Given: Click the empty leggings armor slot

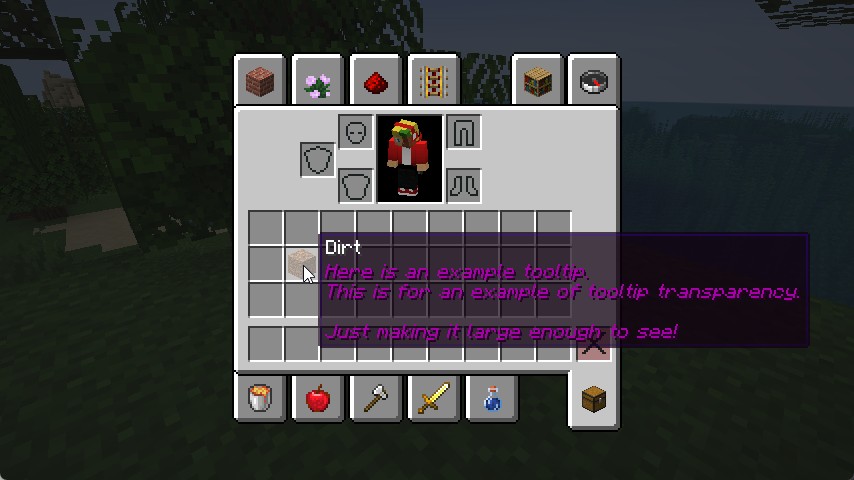Looking at the screenshot, I should point(464,132).
